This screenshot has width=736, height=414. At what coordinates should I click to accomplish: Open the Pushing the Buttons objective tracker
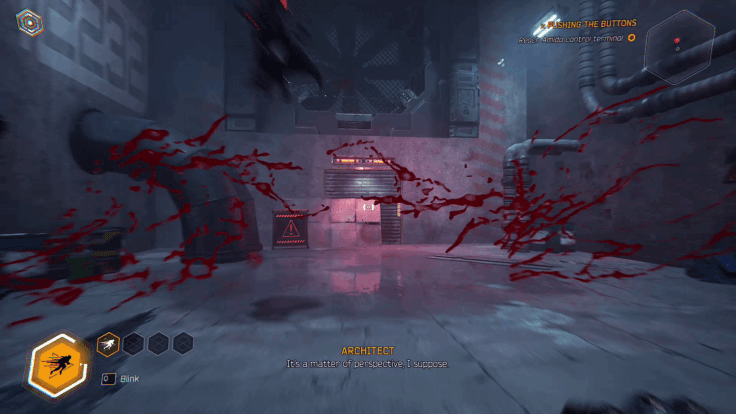pos(590,23)
